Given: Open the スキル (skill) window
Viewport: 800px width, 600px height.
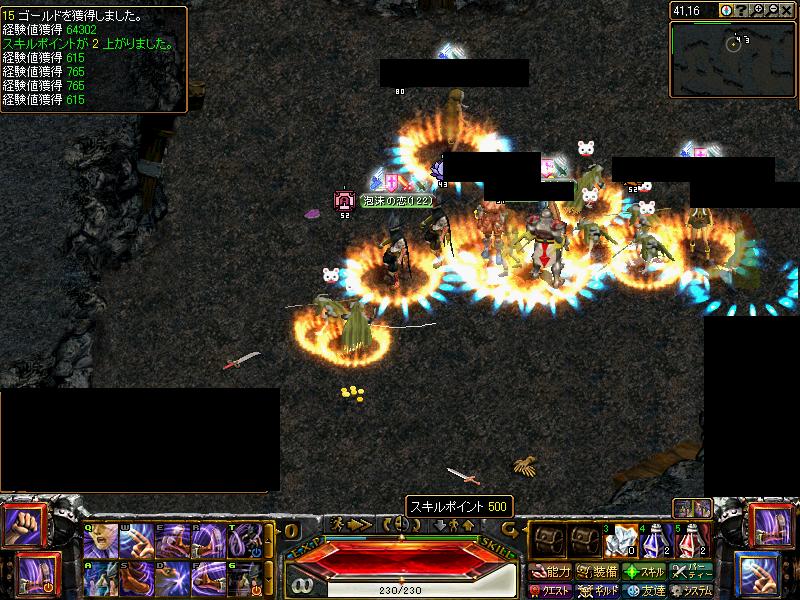Looking at the screenshot, I should click(x=645, y=572).
